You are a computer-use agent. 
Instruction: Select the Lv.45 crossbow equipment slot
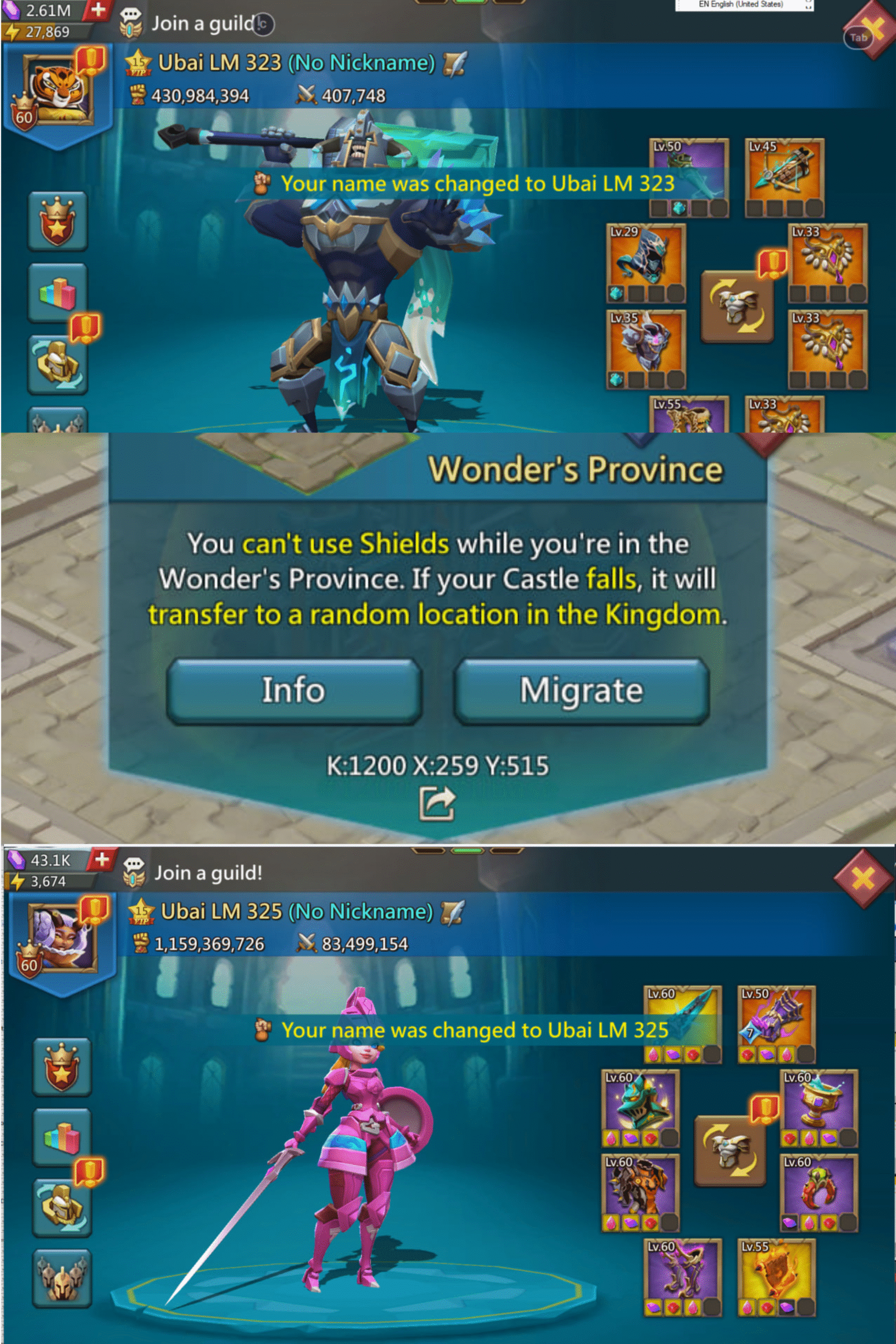pyautogui.click(x=784, y=178)
